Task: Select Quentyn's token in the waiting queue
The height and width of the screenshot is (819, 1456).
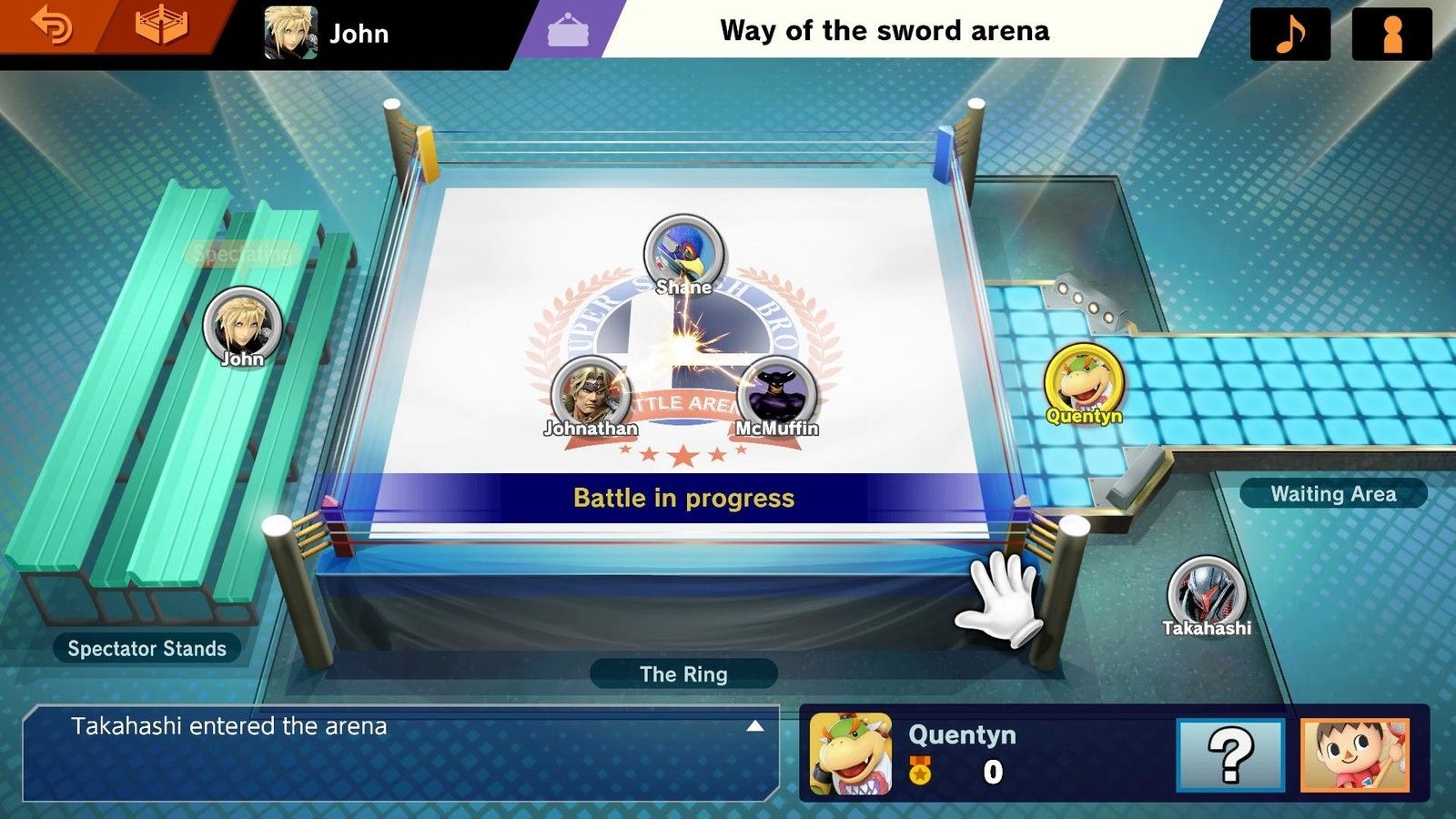Action: click(1083, 382)
